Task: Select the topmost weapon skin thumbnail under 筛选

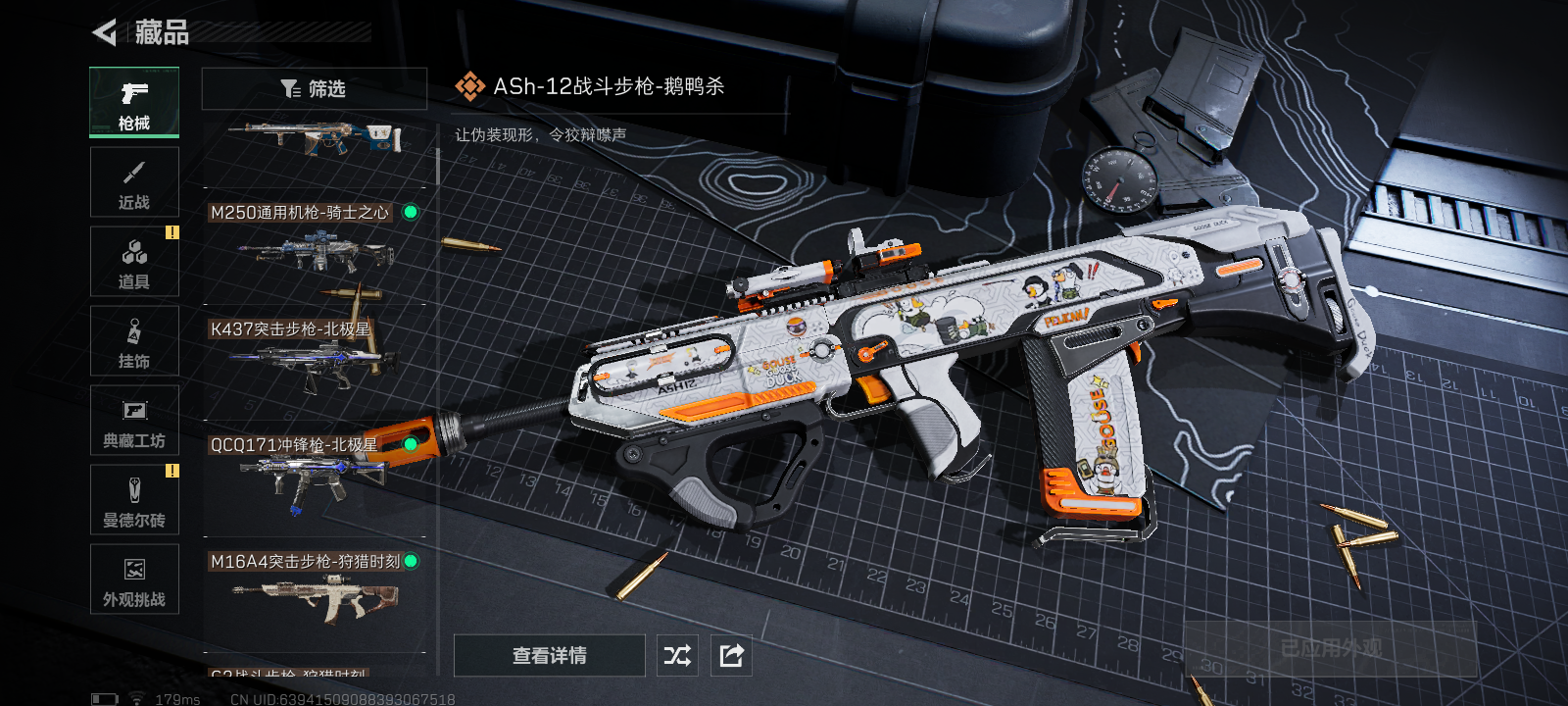Action: tap(314, 140)
